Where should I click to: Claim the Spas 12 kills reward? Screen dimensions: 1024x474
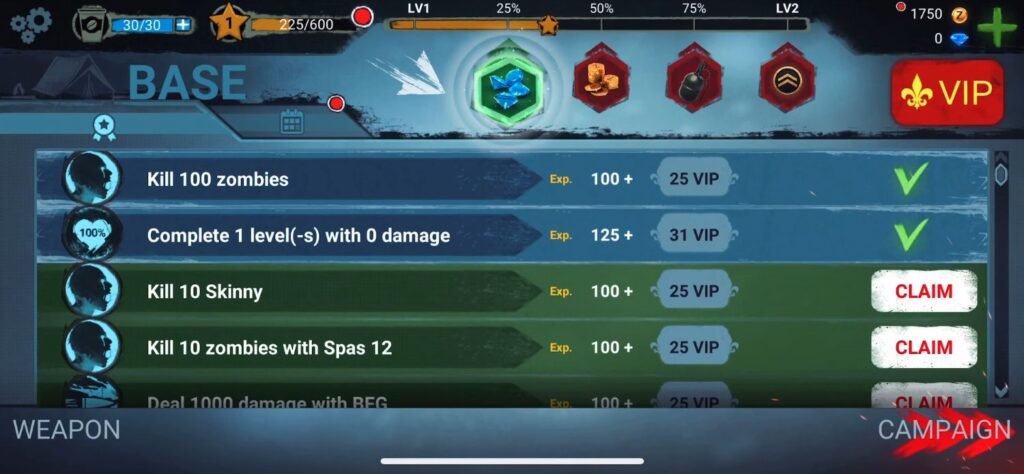click(923, 347)
